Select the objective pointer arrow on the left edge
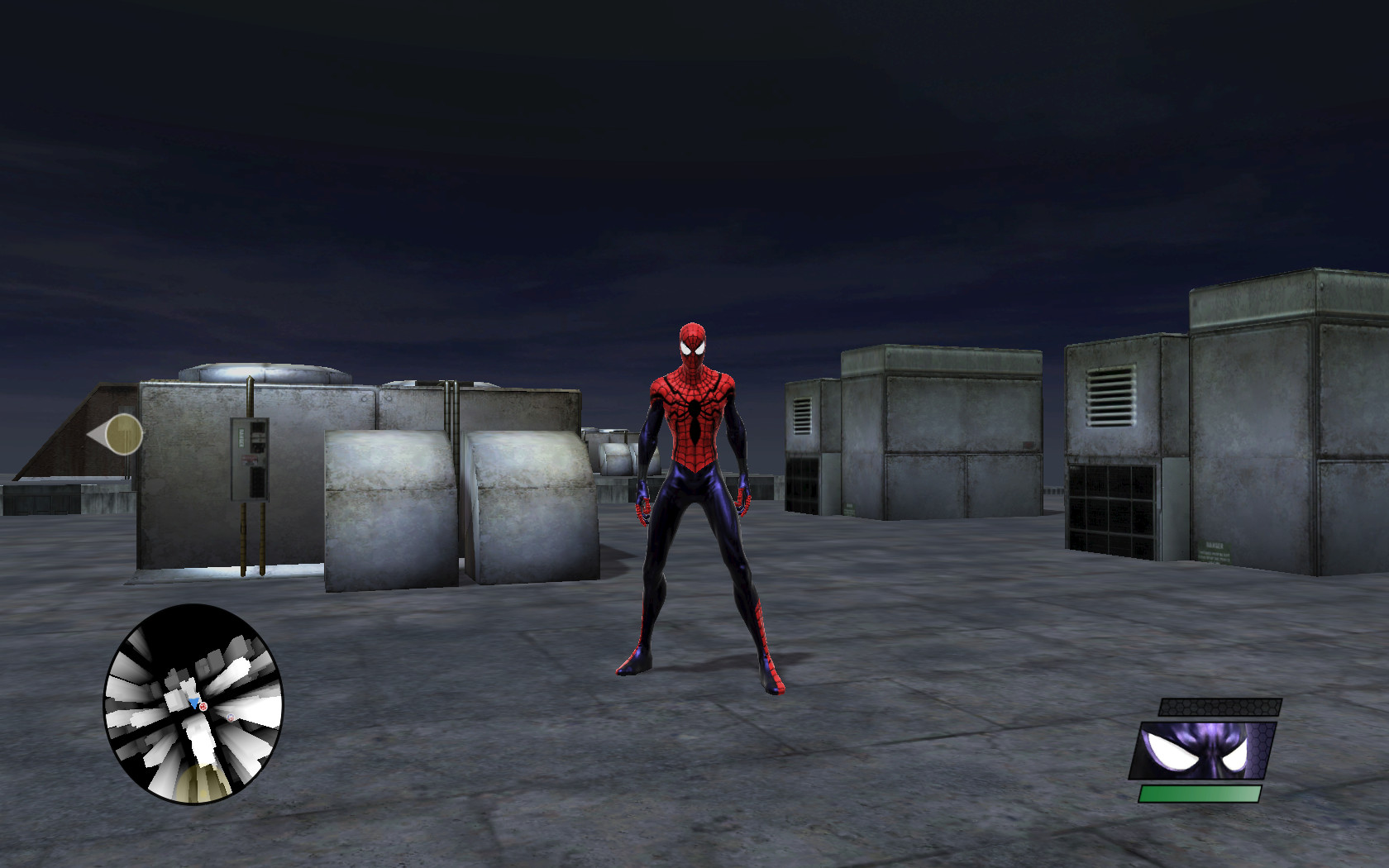 [x=118, y=432]
